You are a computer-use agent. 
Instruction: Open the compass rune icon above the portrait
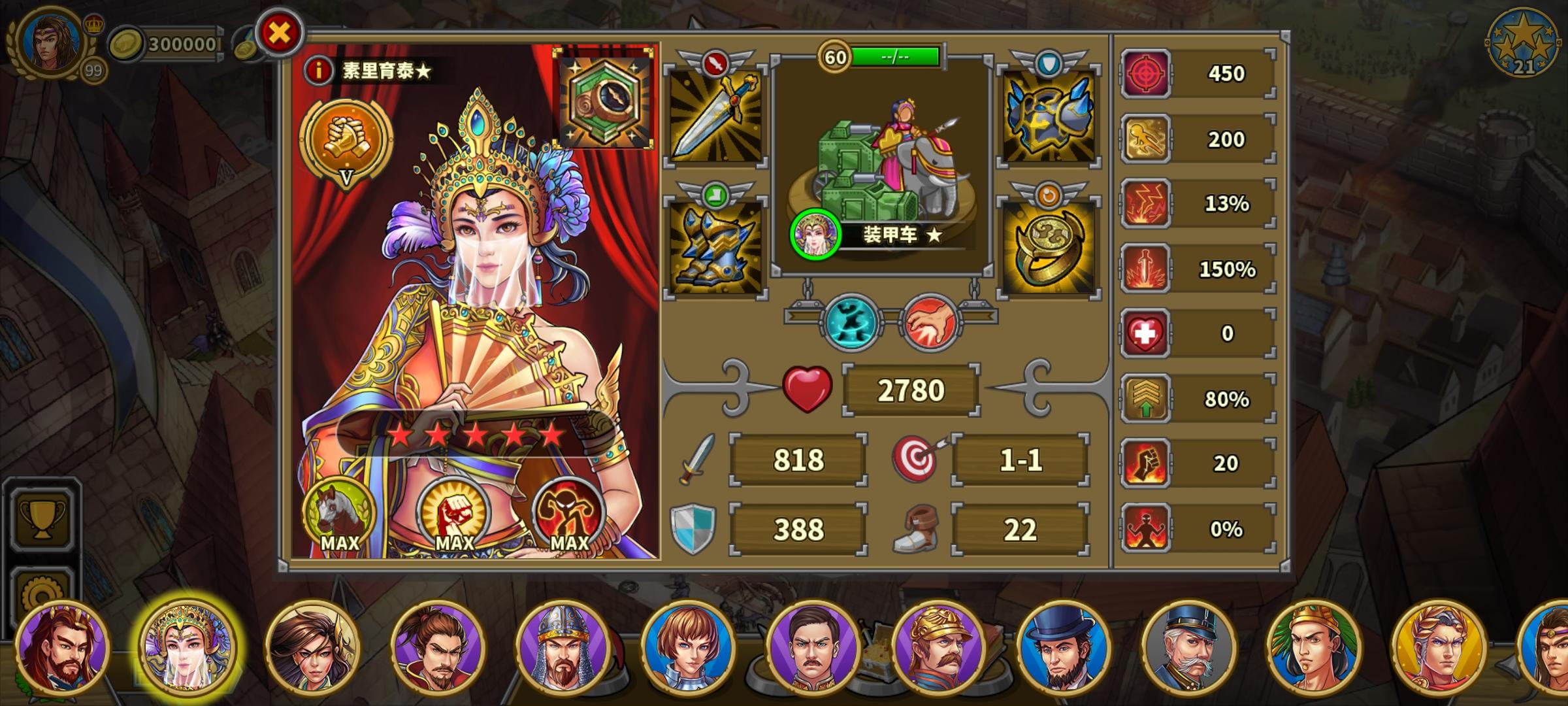coord(603,98)
